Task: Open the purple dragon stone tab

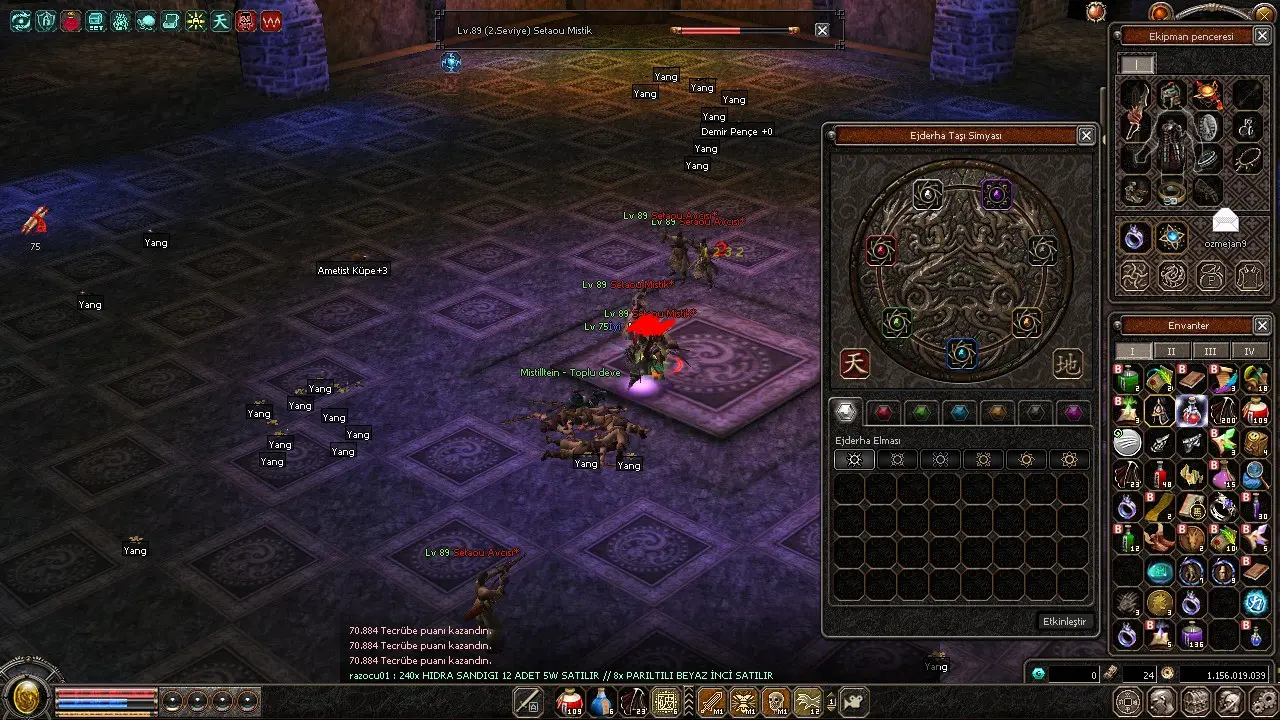Action: 1073,412
